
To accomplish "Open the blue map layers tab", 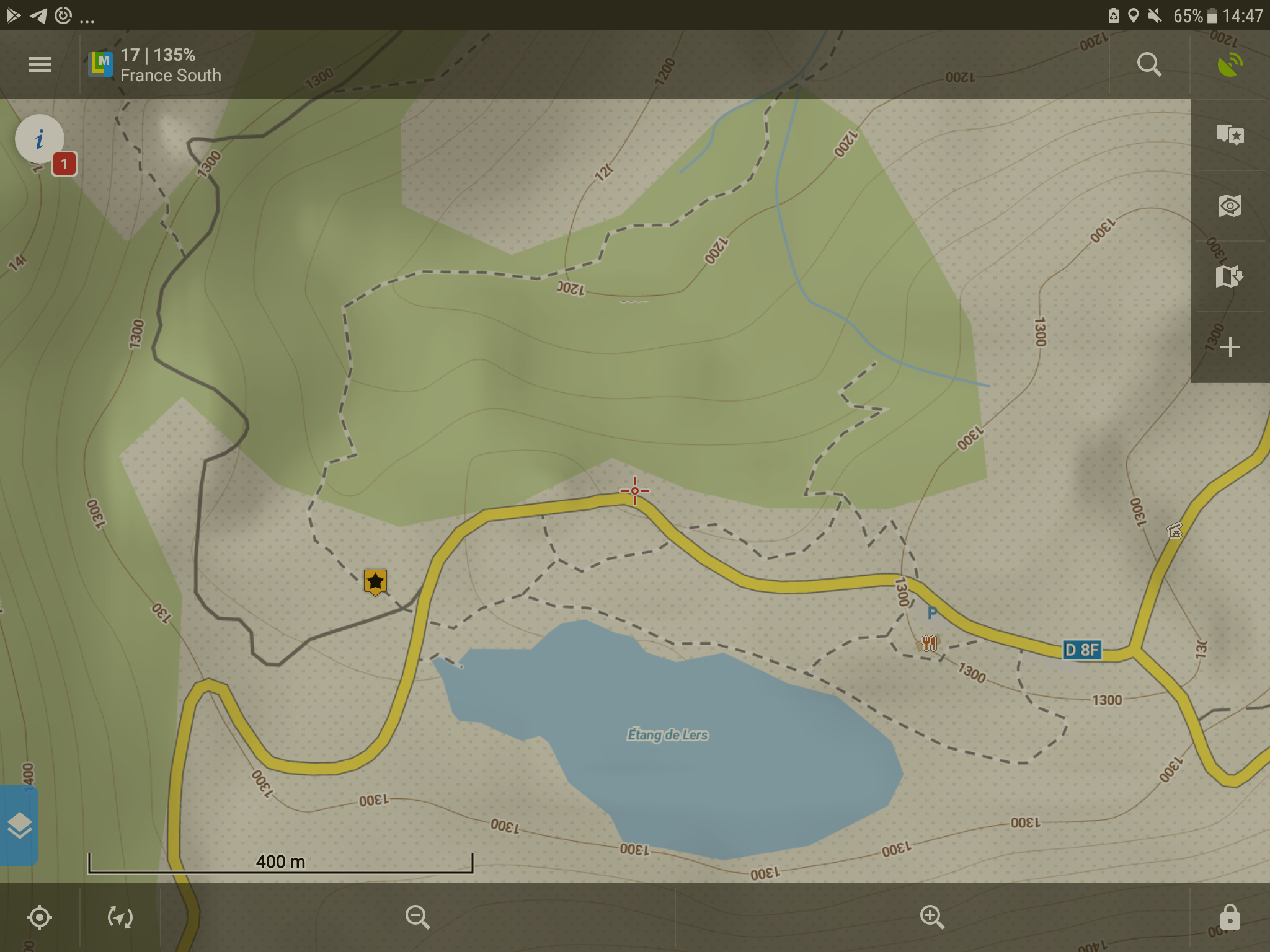I will [19, 825].
